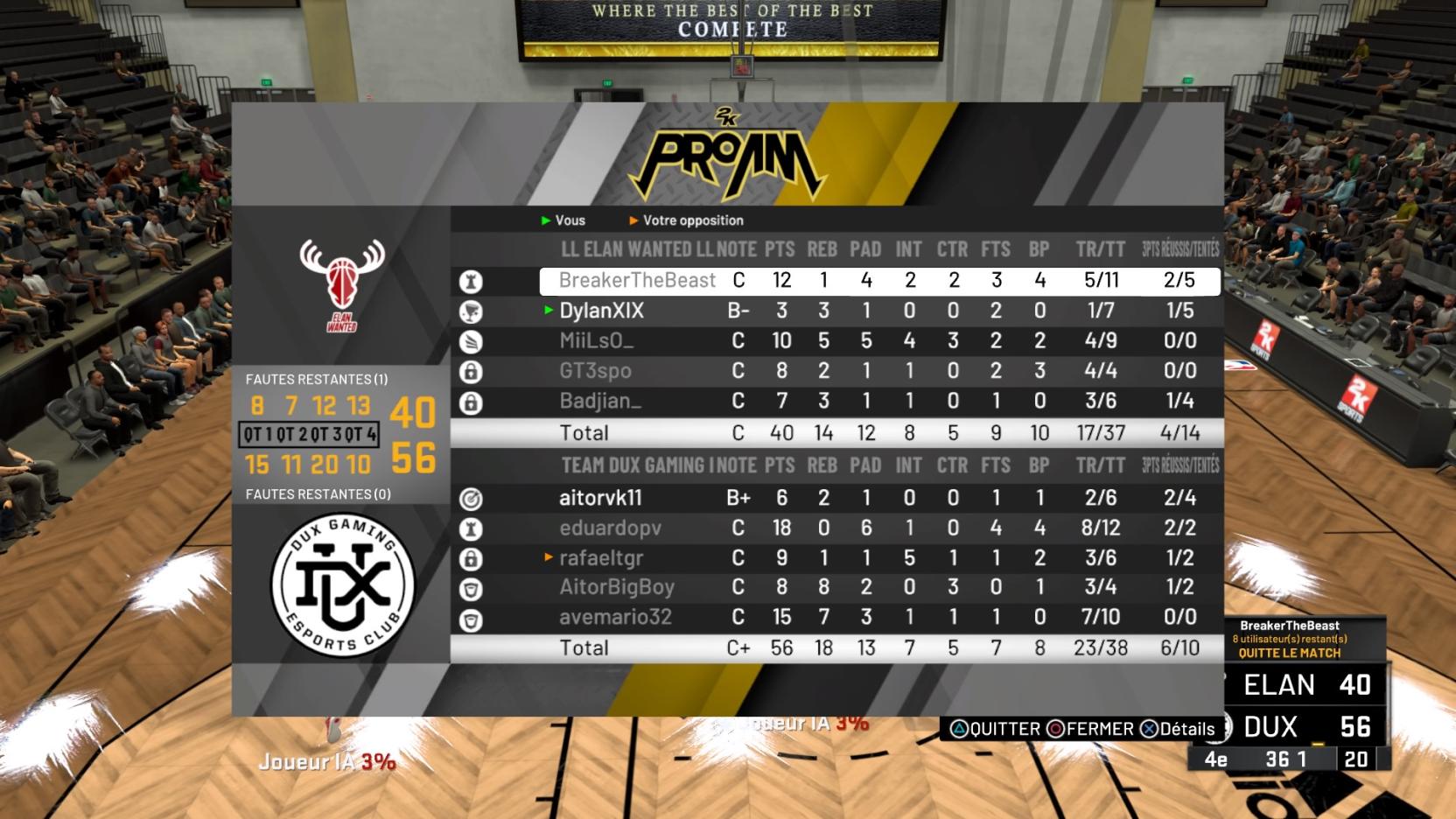Open the Détails view

tap(1178, 729)
